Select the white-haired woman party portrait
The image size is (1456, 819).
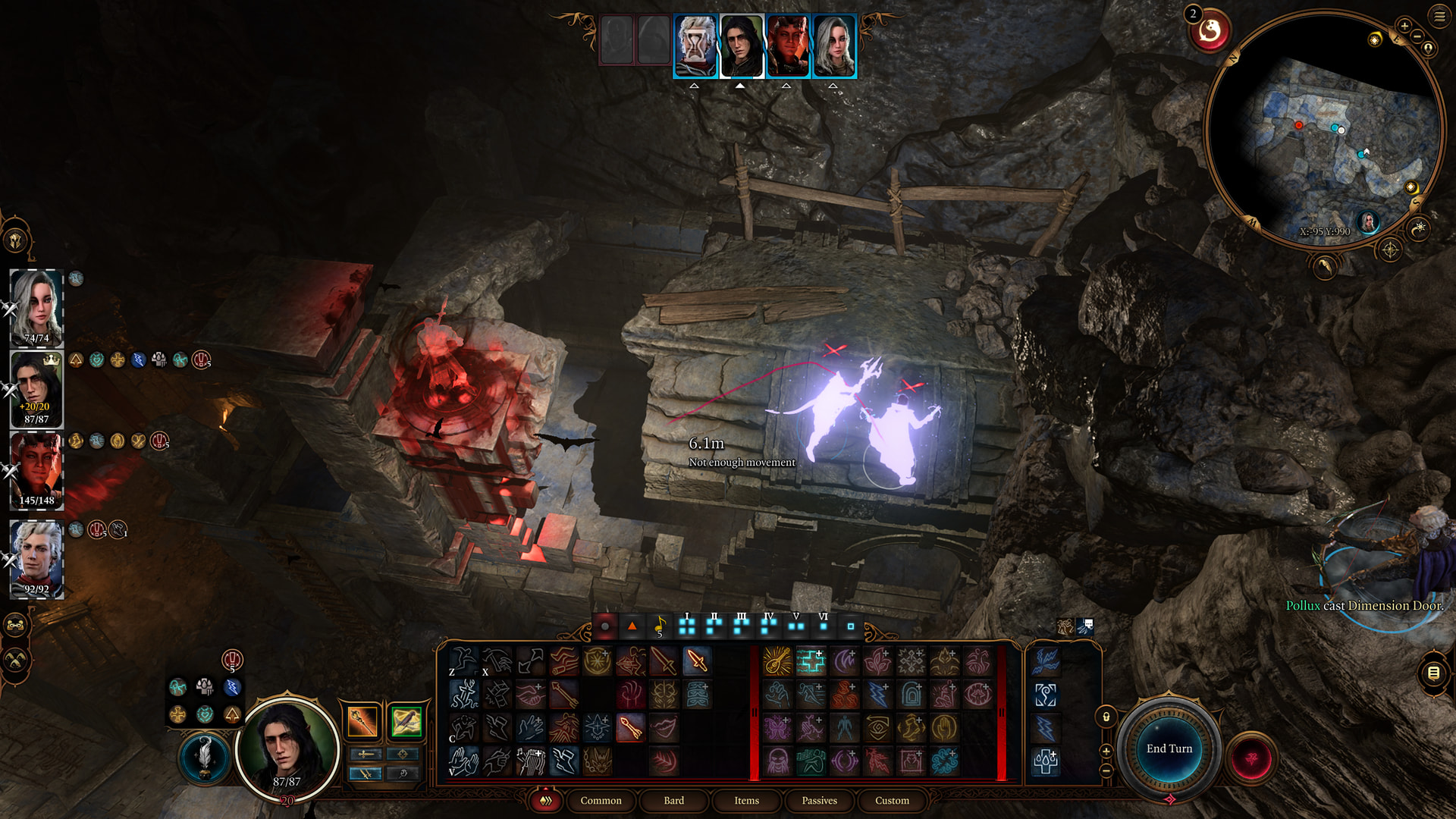click(x=36, y=307)
